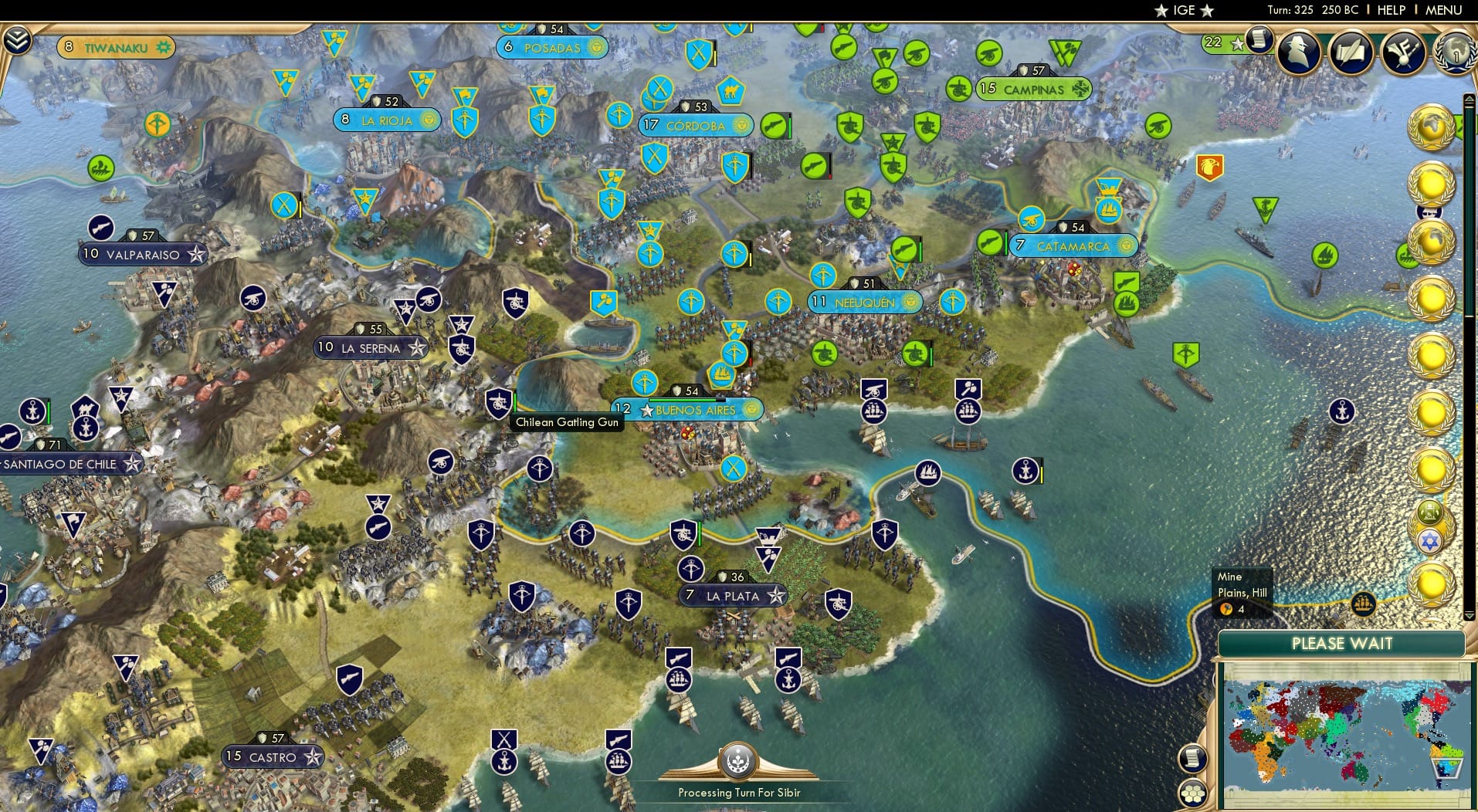
Task: Click the up arrow atop the right scrollbar
Action: [x=1470, y=97]
